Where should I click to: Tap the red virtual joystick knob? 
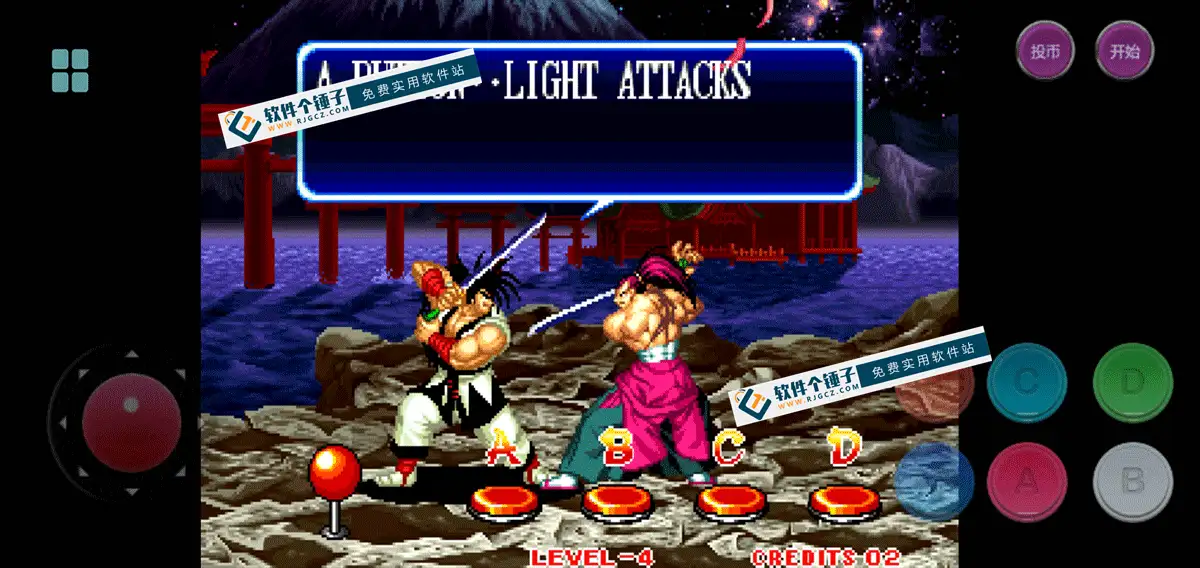(131, 423)
